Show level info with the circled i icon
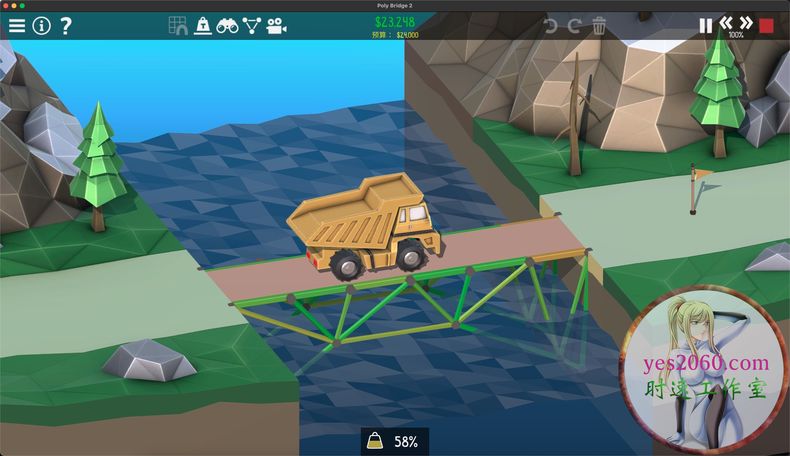Image resolution: width=790 pixels, height=456 pixels. (x=41, y=26)
